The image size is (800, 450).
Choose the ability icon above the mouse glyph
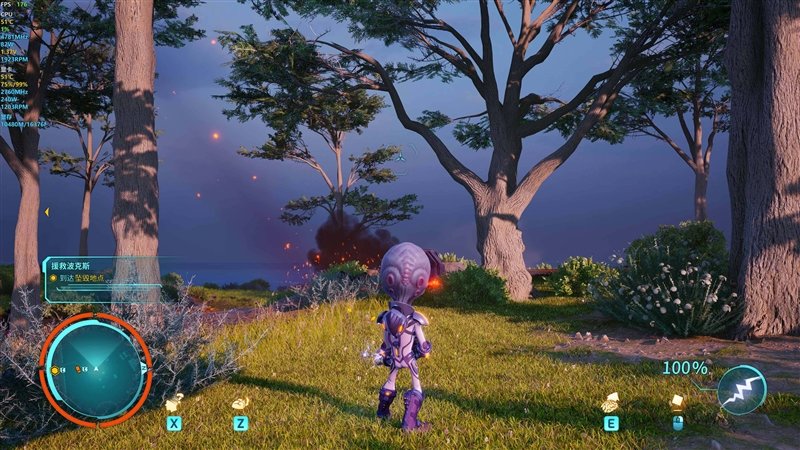[x=677, y=401]
